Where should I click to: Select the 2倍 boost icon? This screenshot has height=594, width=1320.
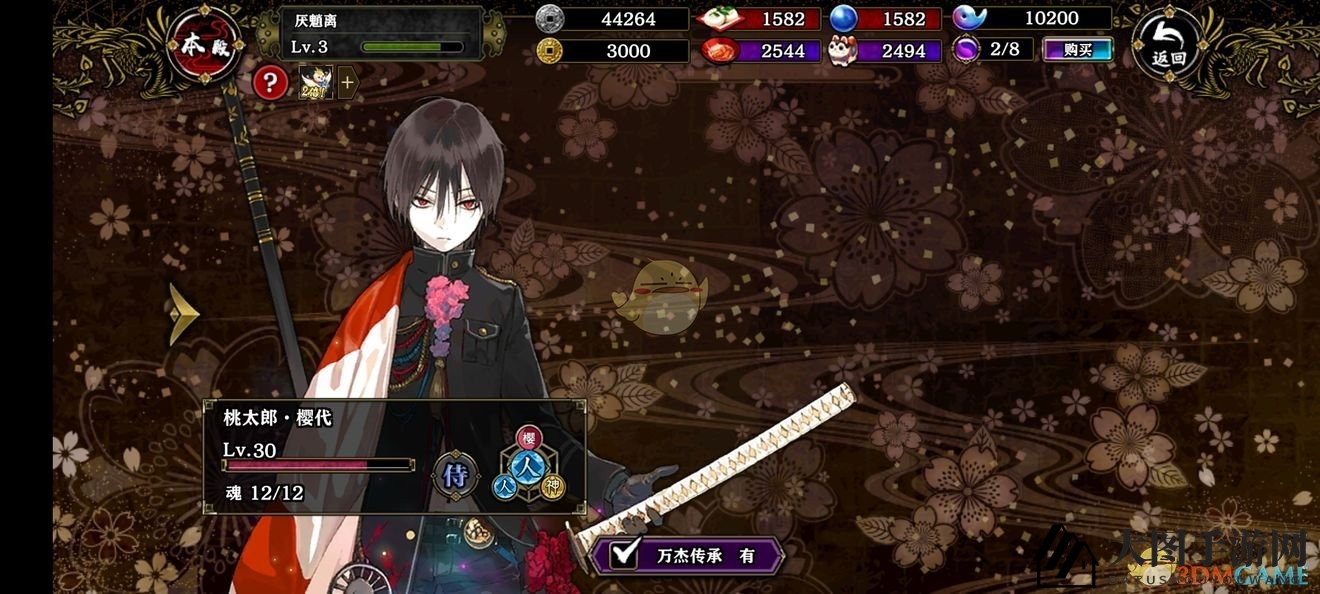click(316, 83)
